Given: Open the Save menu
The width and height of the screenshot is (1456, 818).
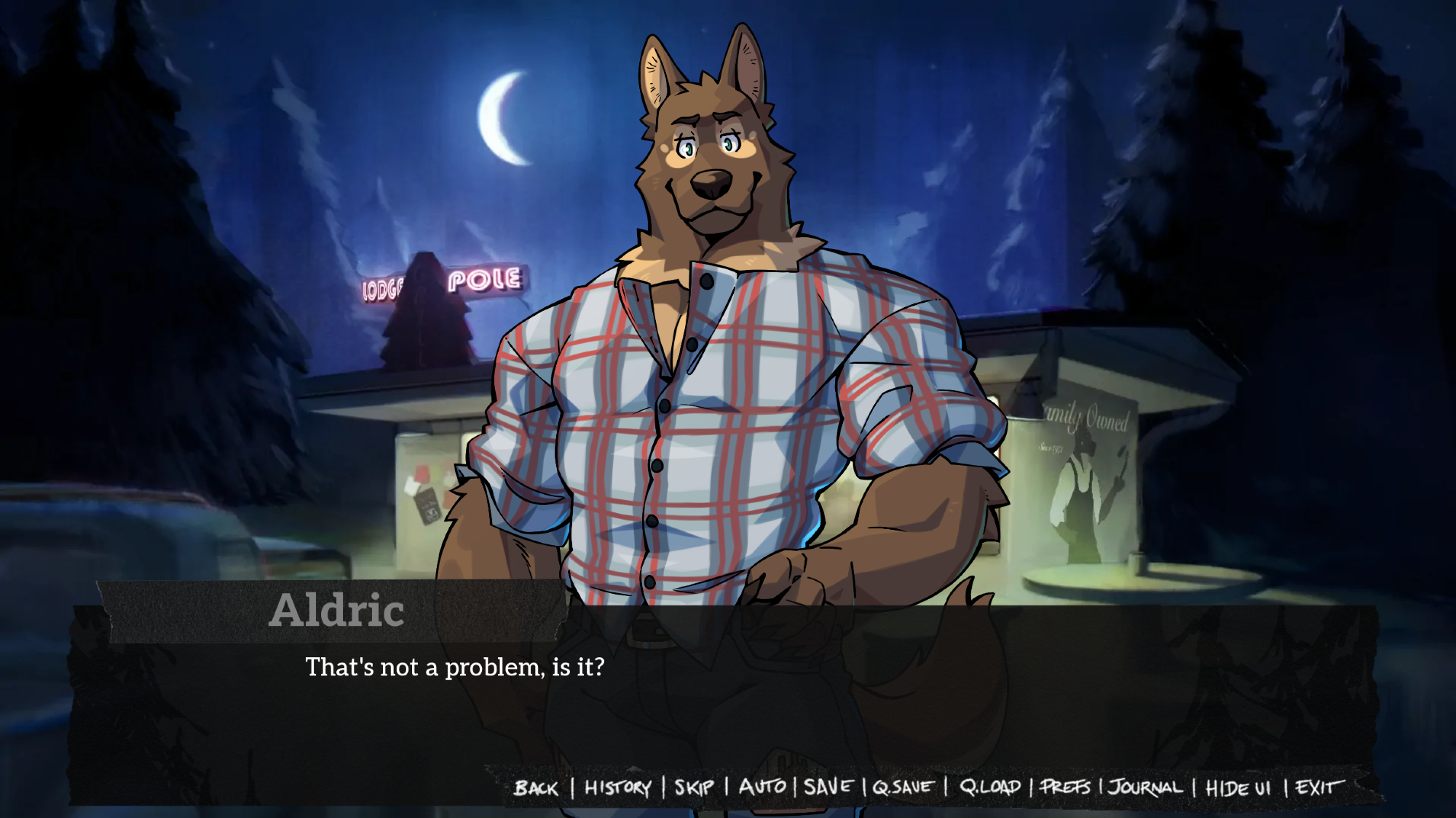Looking at the screenshot, I should (828, 787).
